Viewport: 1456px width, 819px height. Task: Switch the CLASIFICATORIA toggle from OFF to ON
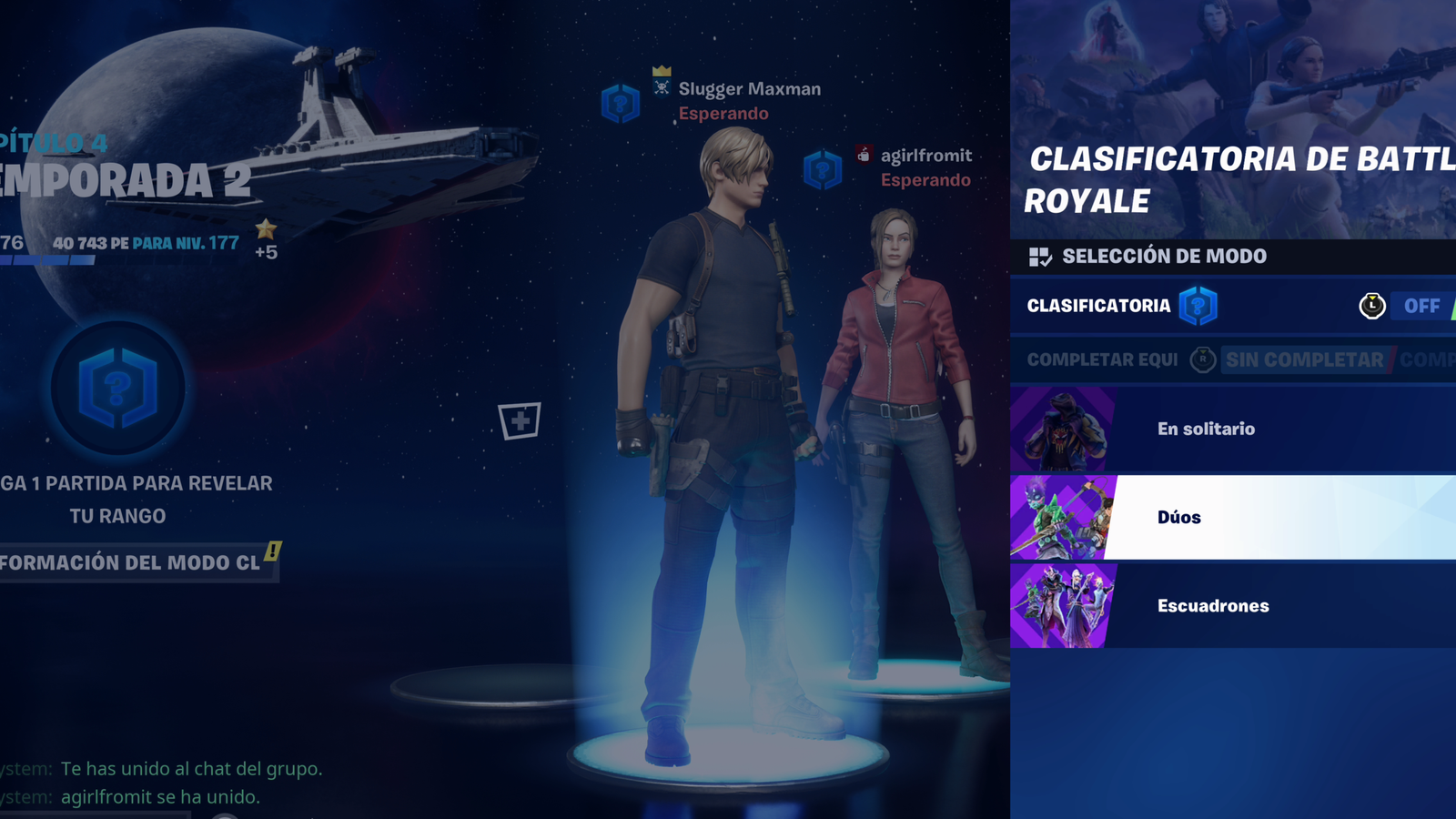point(1421,306)
